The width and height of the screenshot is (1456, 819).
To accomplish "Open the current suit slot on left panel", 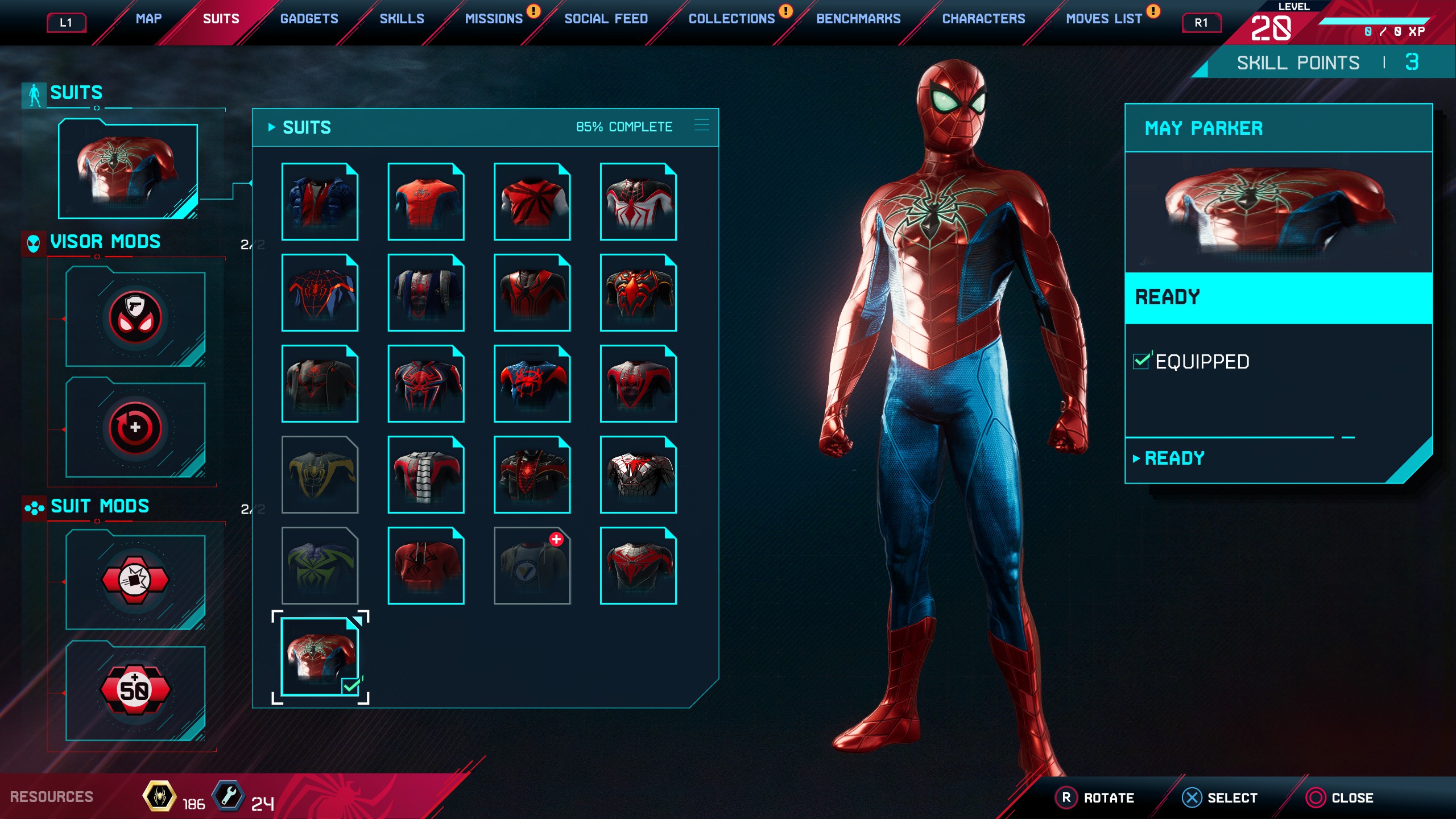I will (128, 169).
